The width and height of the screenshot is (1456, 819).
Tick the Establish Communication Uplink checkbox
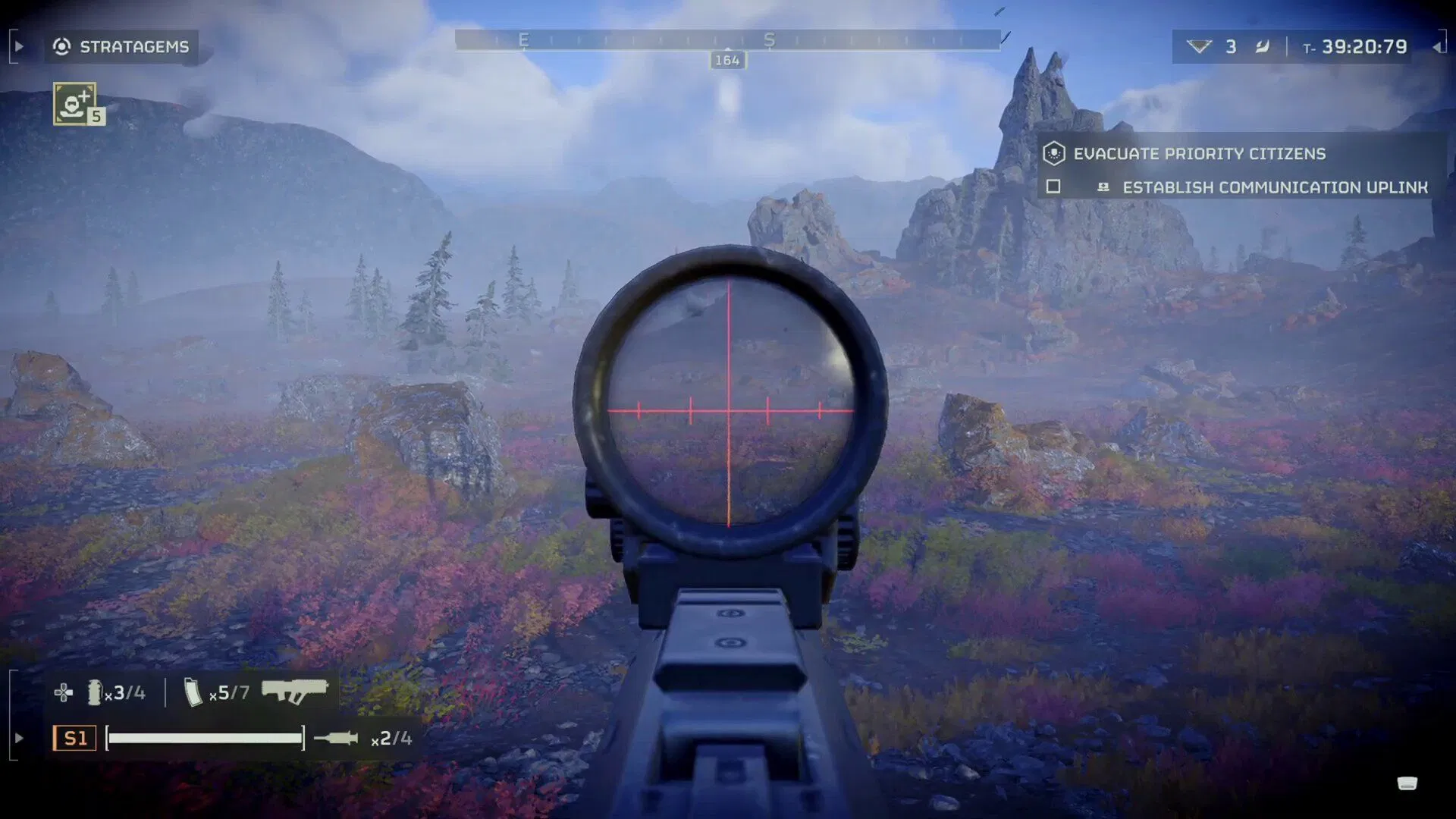[x=1053, y=187]
